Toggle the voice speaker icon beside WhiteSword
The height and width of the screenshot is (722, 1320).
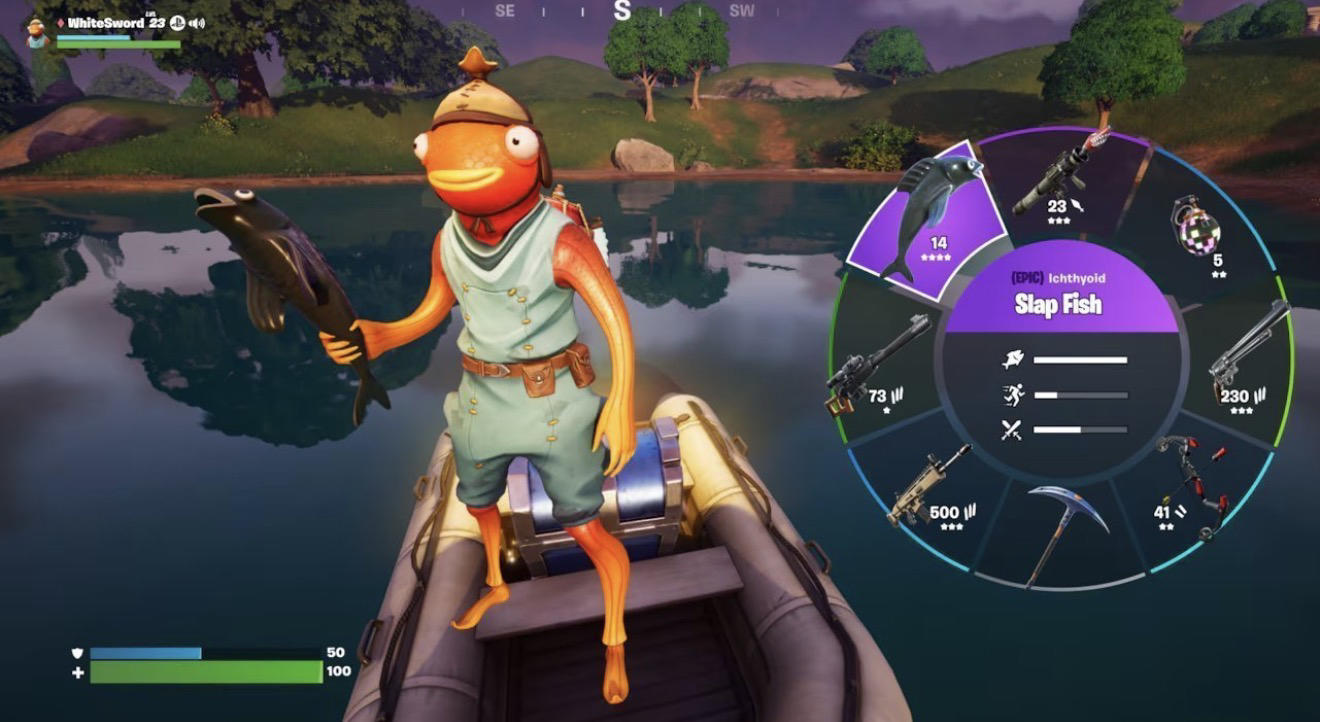point(196,22)
